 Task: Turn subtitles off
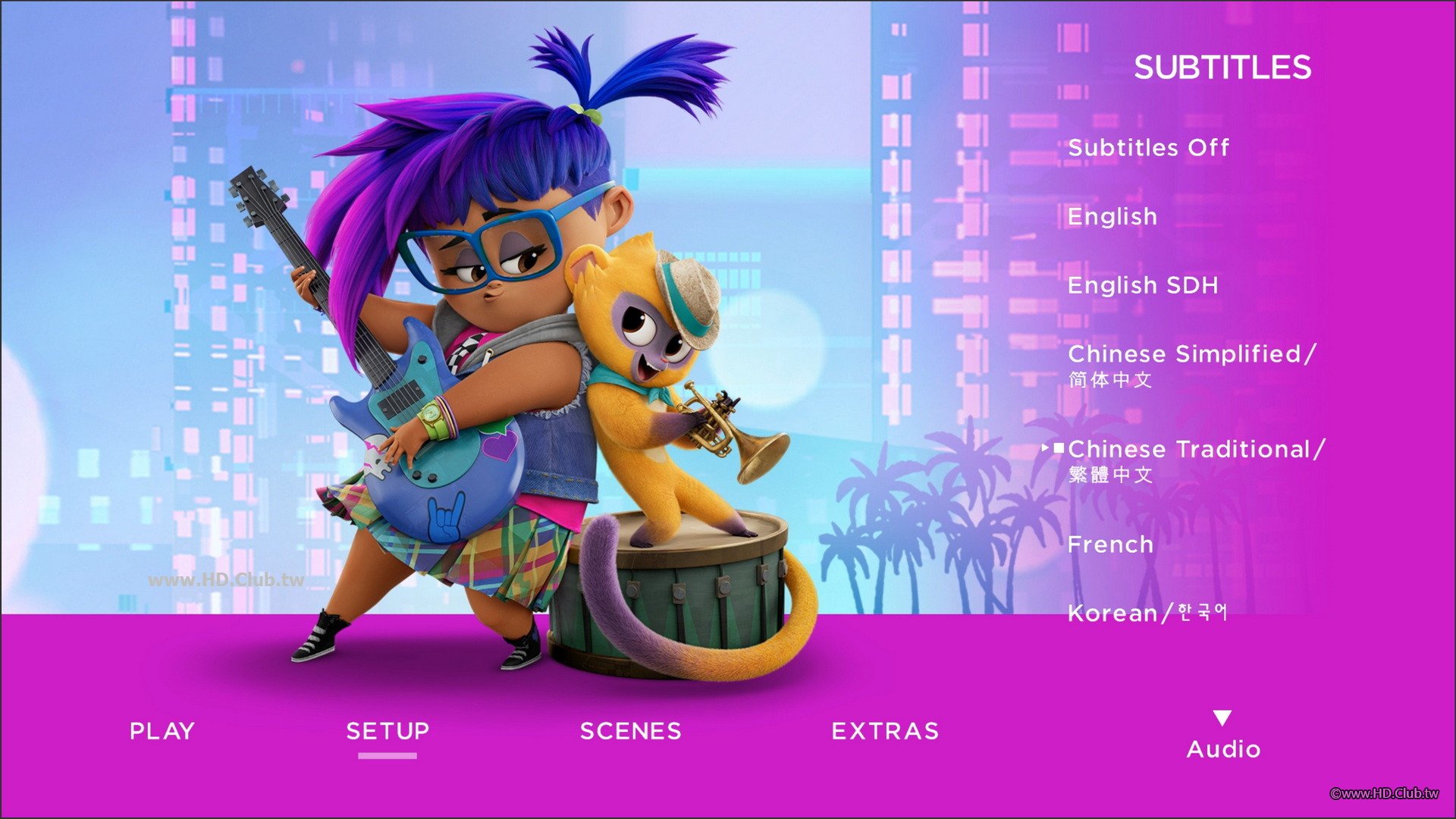point(1148,147)
